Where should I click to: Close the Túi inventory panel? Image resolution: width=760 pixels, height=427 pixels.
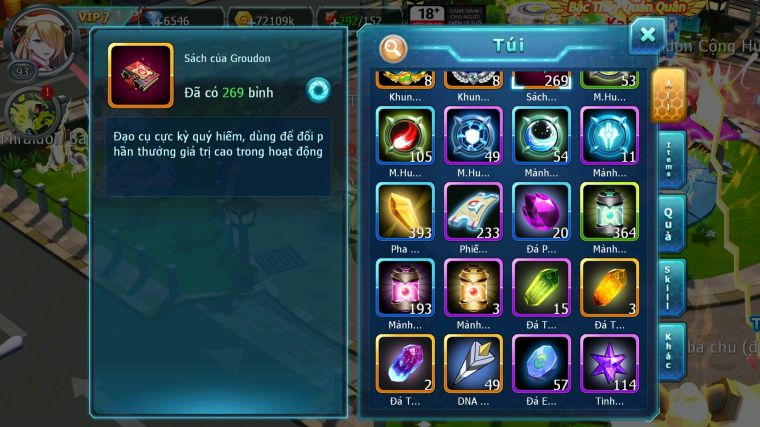point(647,36)
